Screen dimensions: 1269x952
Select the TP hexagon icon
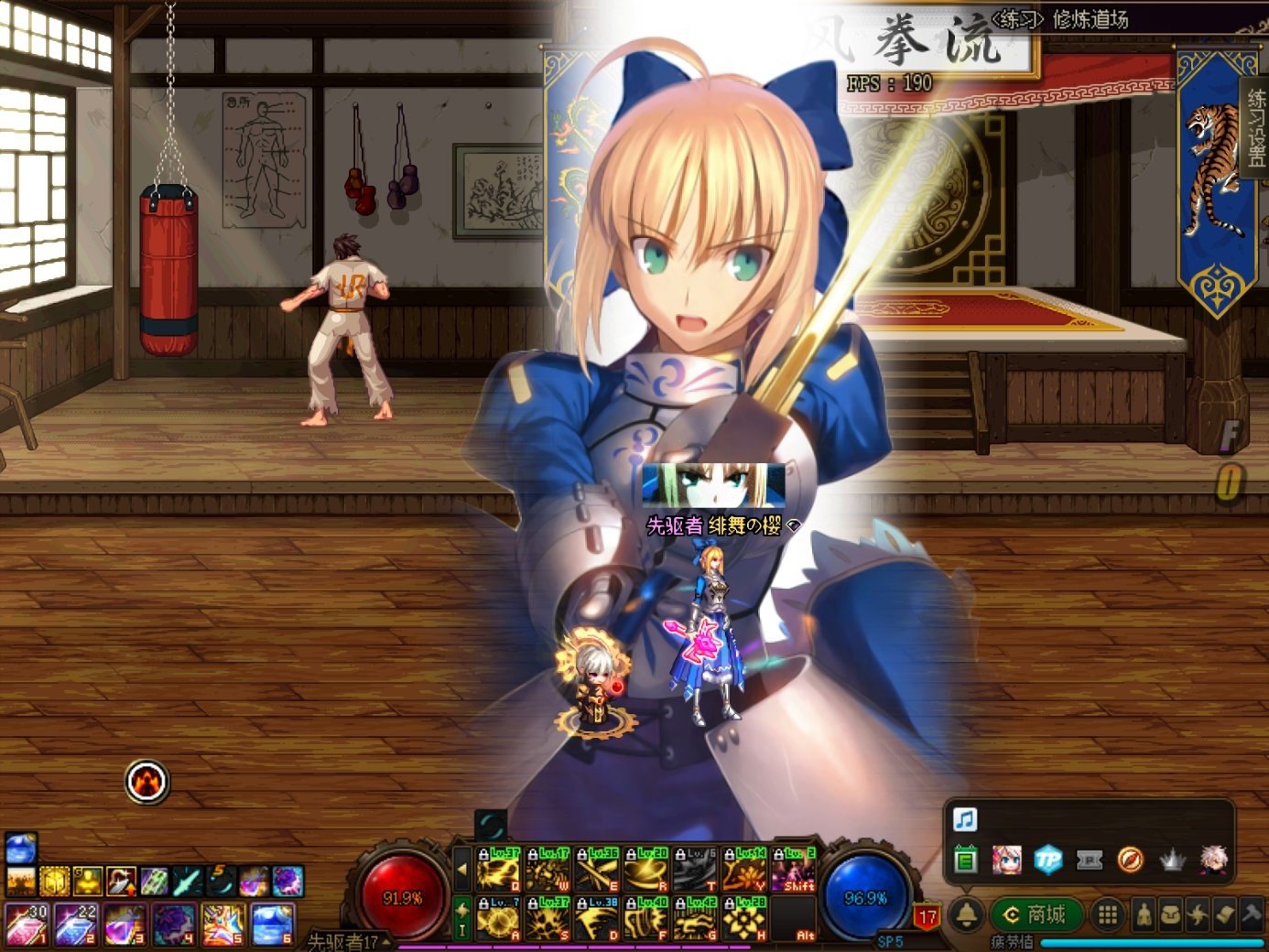[x=1047, y=860]
